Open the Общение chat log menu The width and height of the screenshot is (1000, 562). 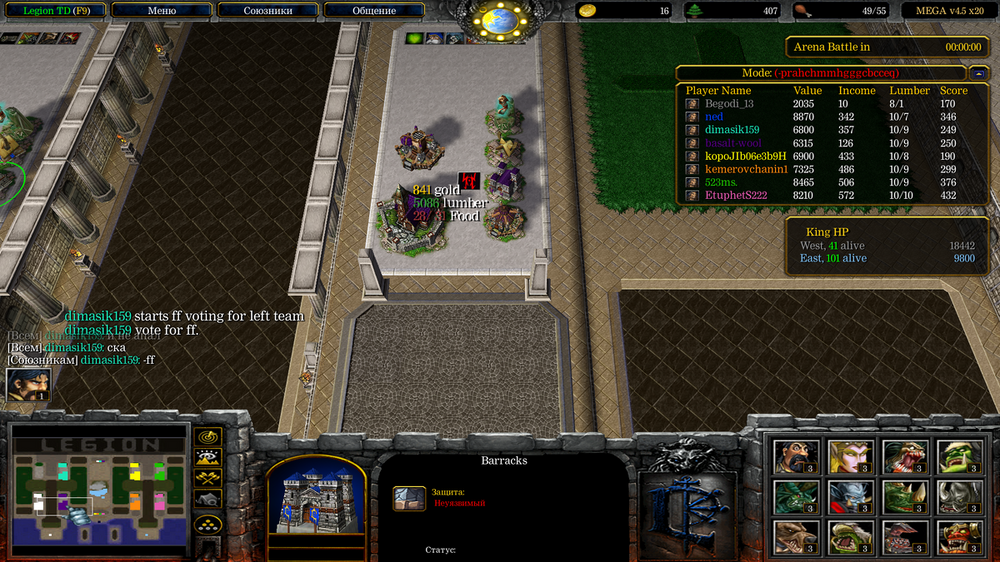click(x=374, y=11)
